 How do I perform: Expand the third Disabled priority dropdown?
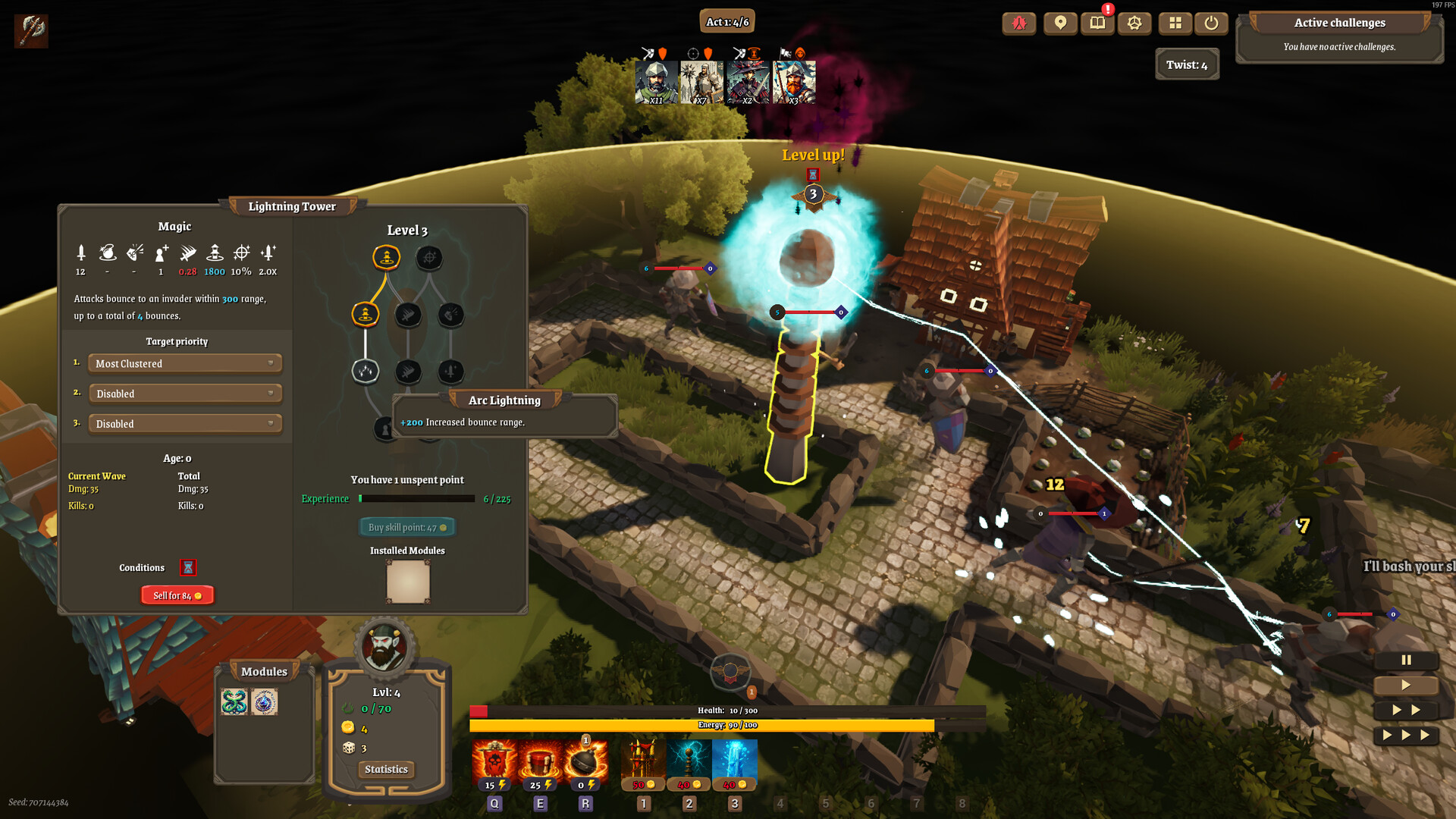[184, 423]
